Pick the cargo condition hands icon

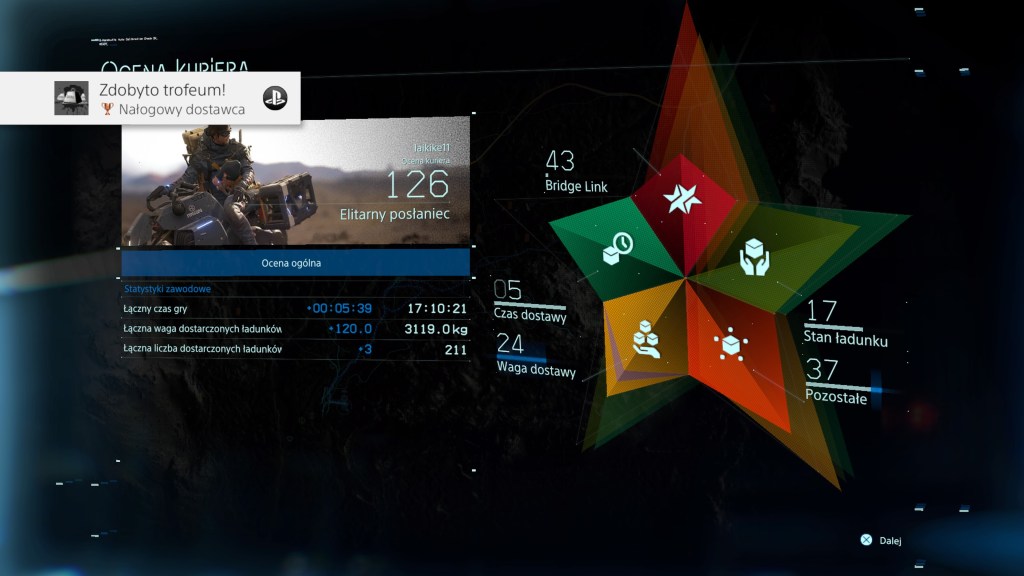click(x=756, y=258)
